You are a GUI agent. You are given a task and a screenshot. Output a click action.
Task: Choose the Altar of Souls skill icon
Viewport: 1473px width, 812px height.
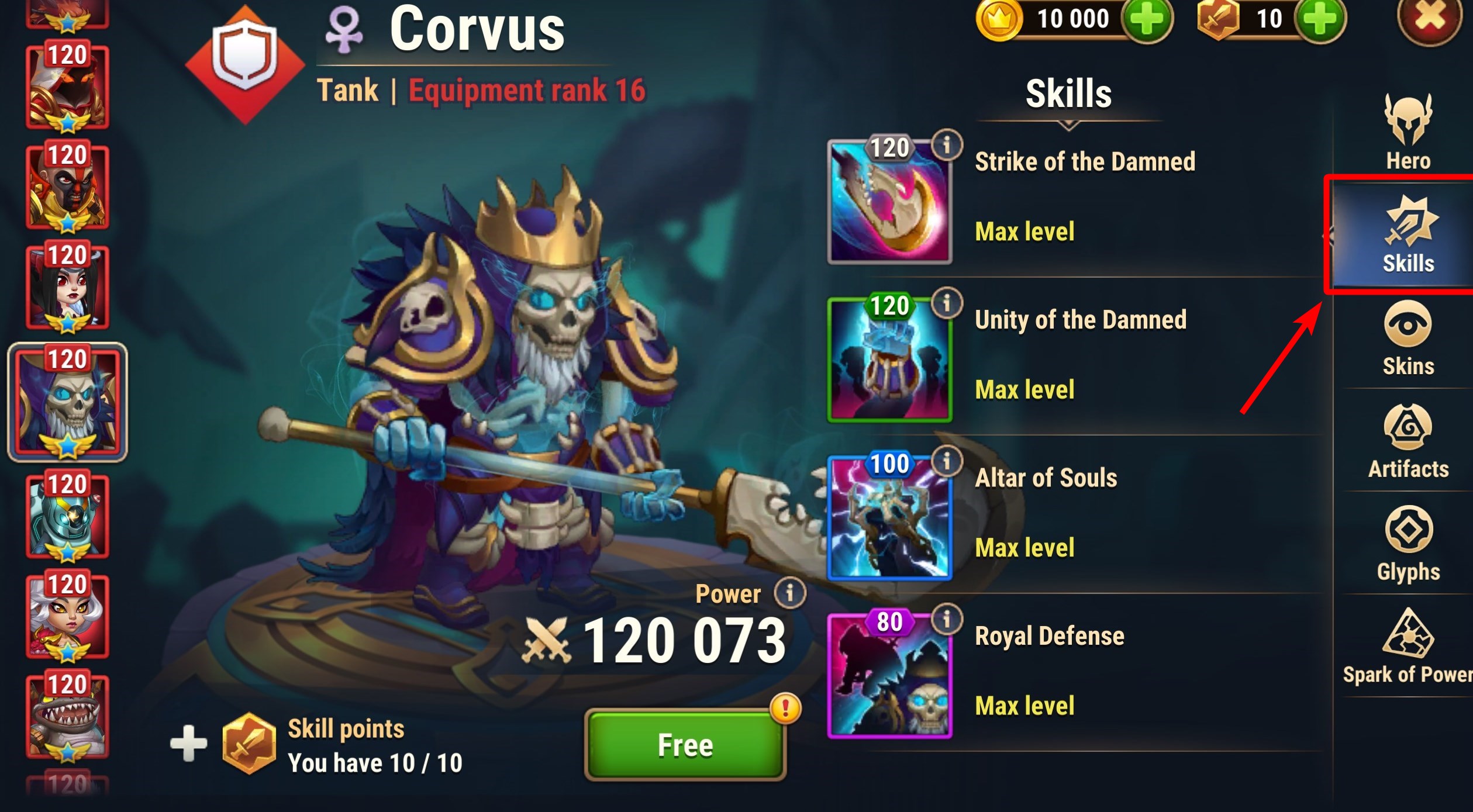(x=889, y=518)
